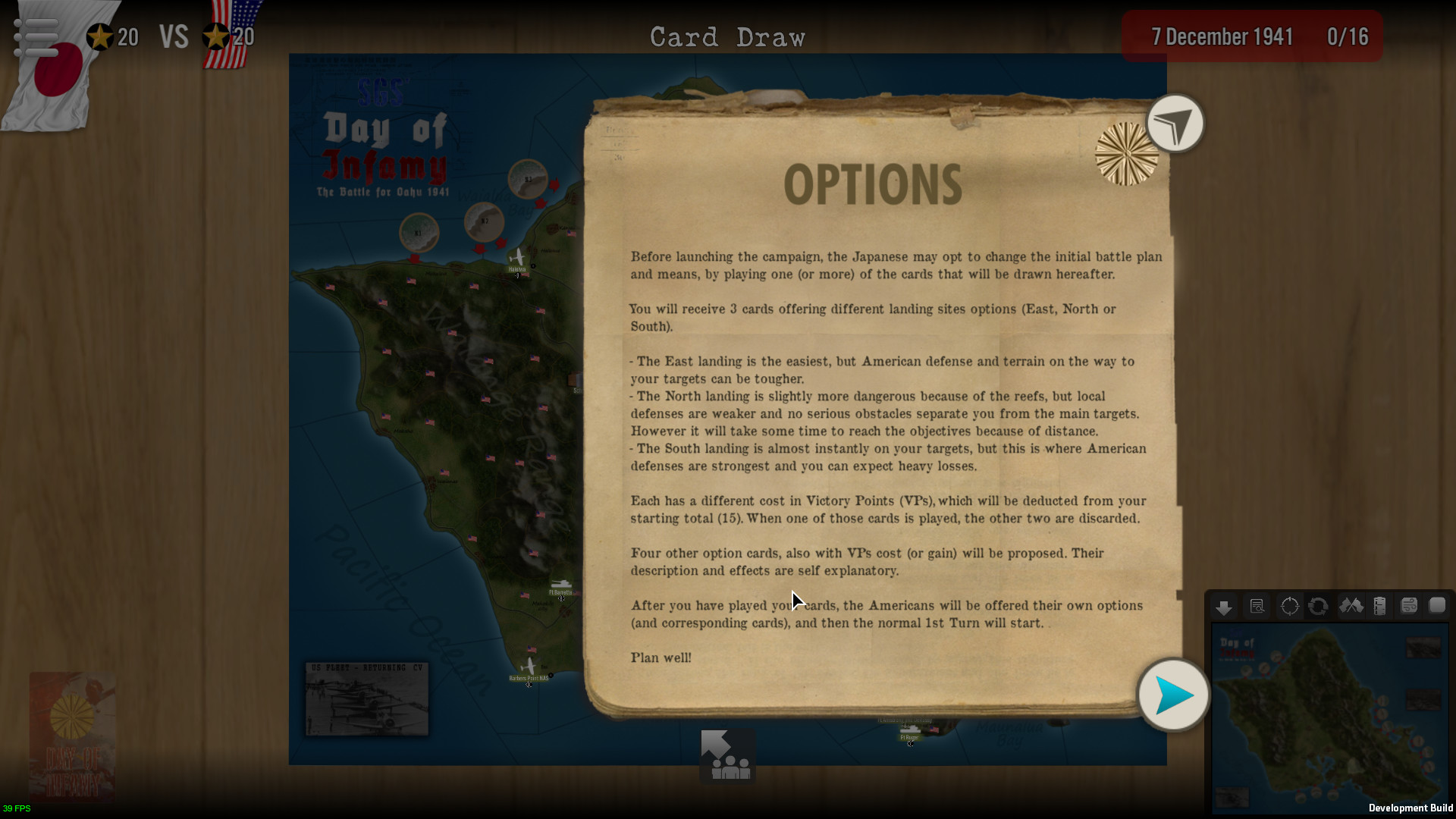Toggle the mountains terrain overlay icon
This screenshot has height=819, width=1456.
(x=1351, y=607)
